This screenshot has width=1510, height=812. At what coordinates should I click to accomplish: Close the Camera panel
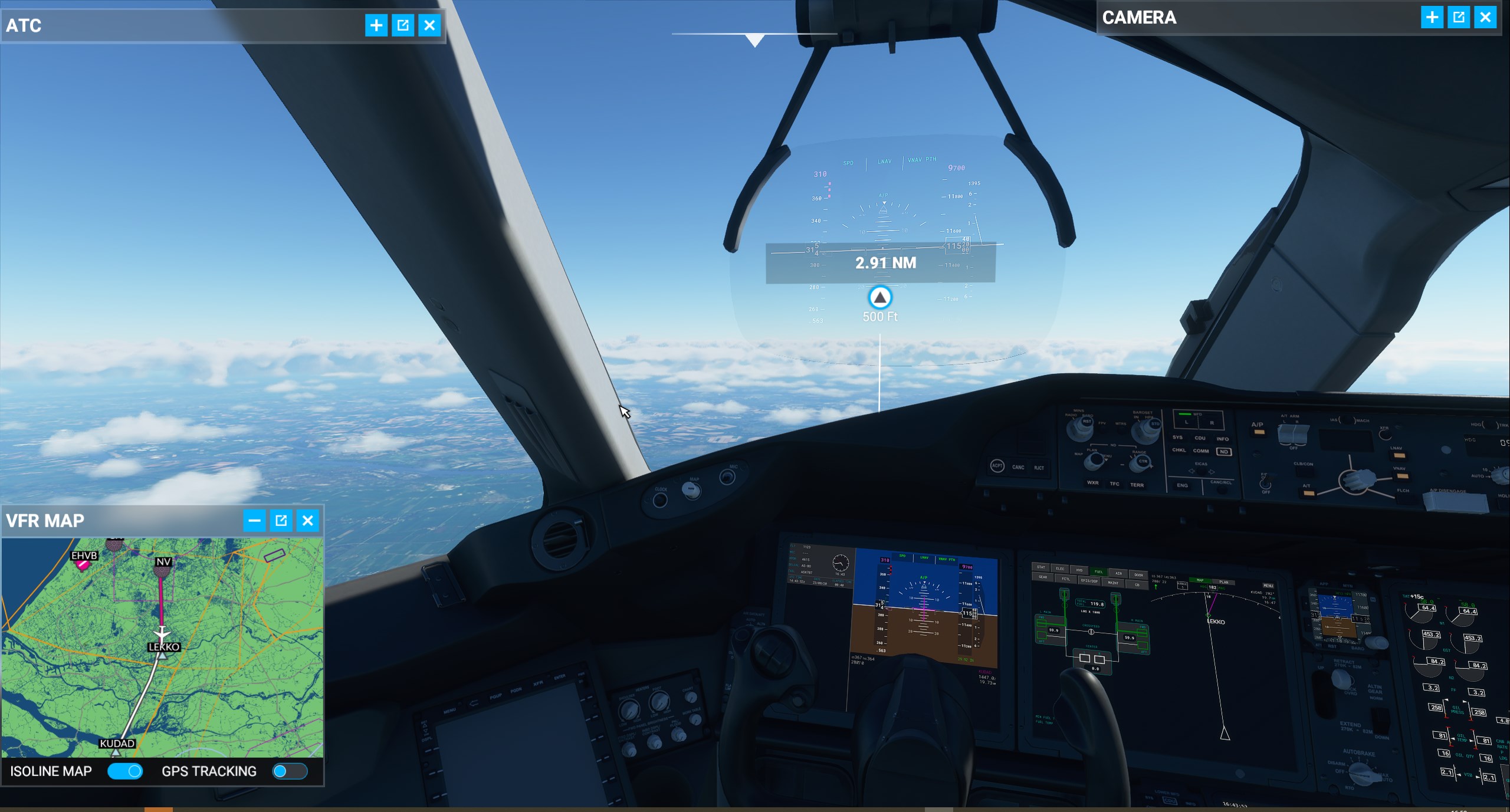[1485, 17]
